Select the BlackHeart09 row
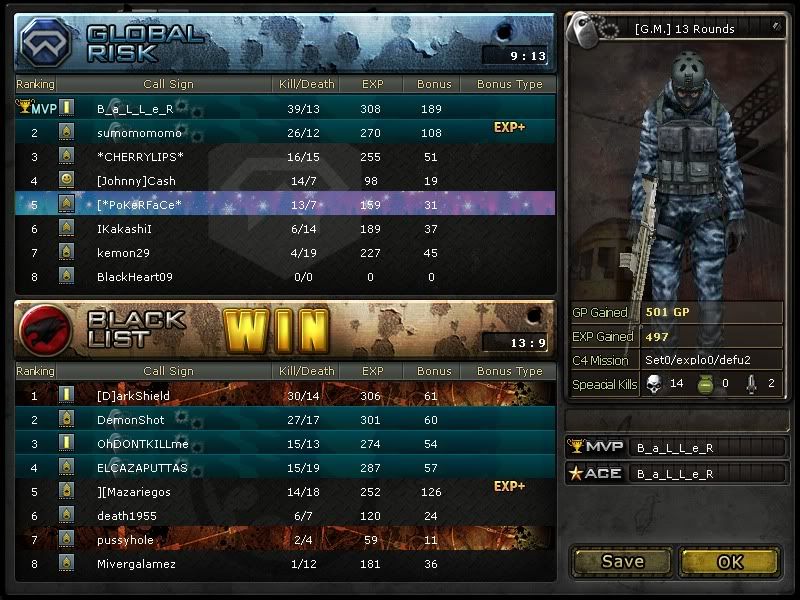This screenshot has width=800, height=600. 284,276
